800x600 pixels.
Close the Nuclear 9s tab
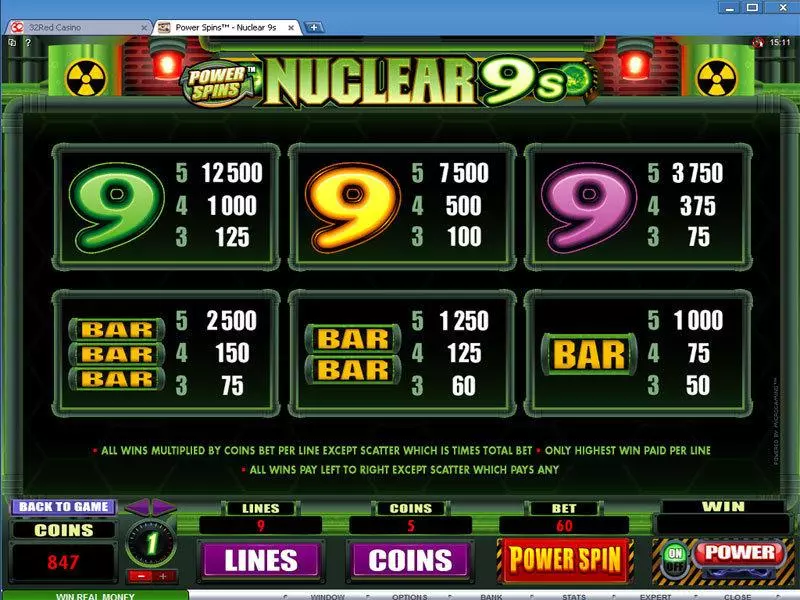294,27
